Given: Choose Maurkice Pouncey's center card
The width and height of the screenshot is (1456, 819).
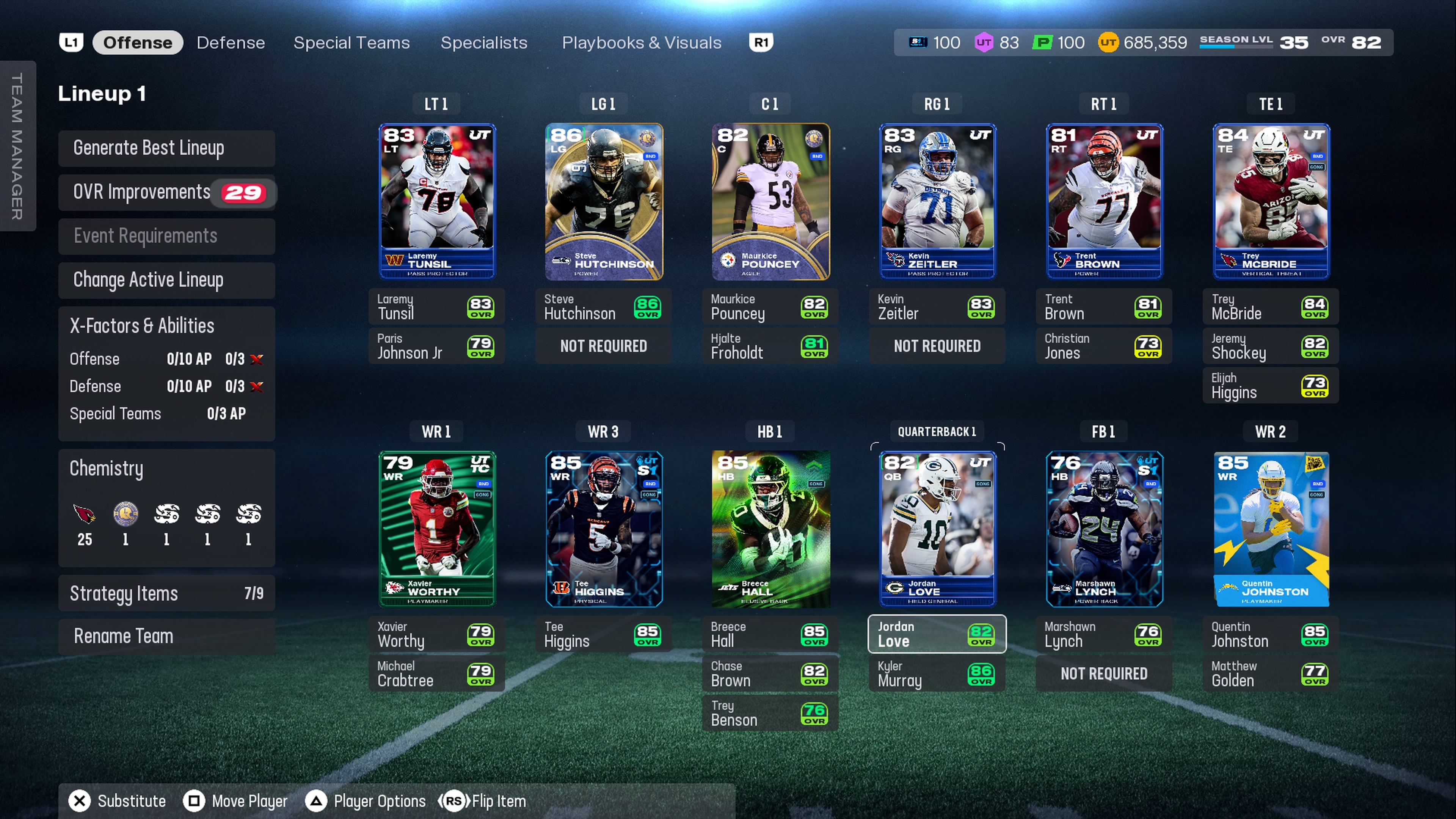Looking at the screenshot, I should [x=770, y=201].
